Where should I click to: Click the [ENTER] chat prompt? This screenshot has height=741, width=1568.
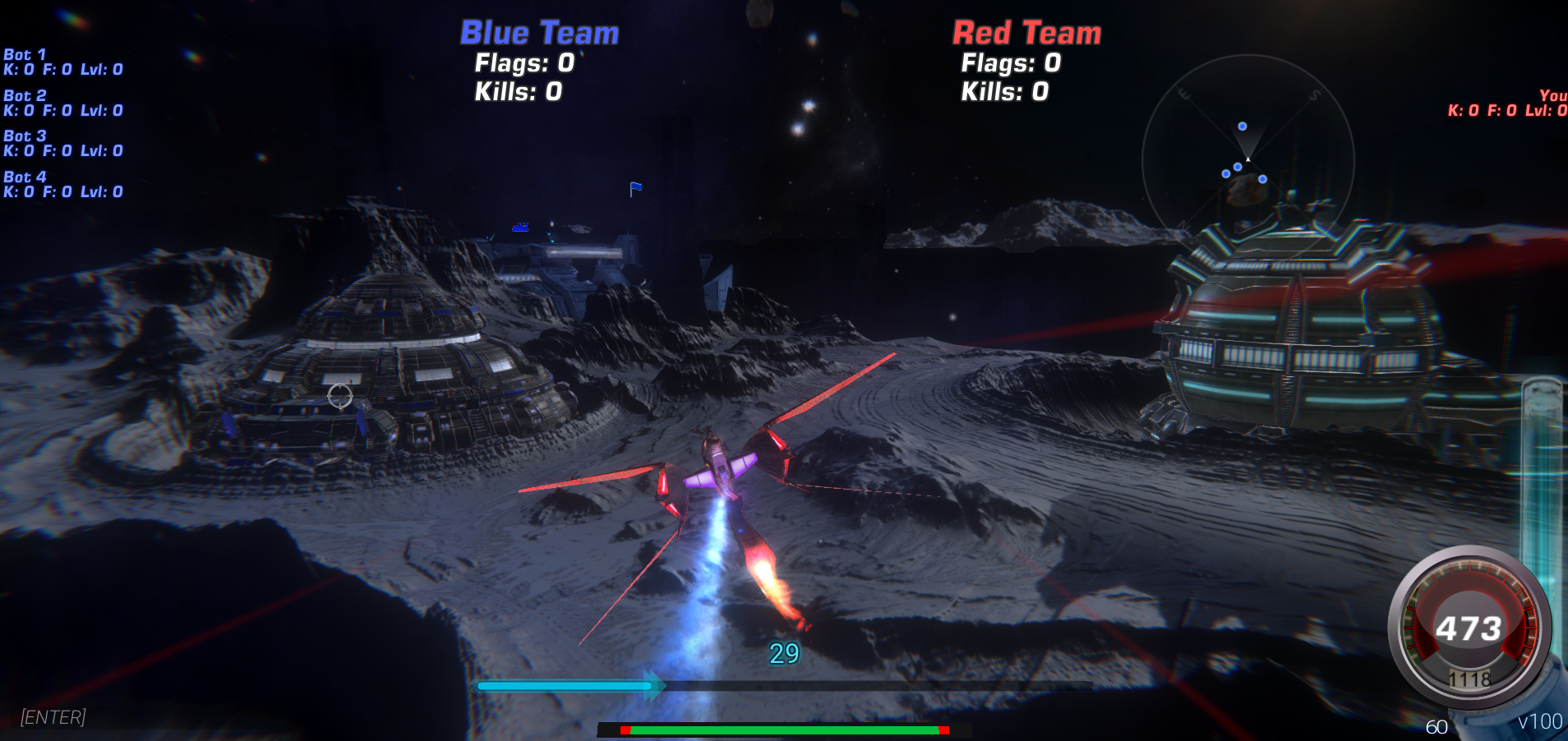click(52, 717)
